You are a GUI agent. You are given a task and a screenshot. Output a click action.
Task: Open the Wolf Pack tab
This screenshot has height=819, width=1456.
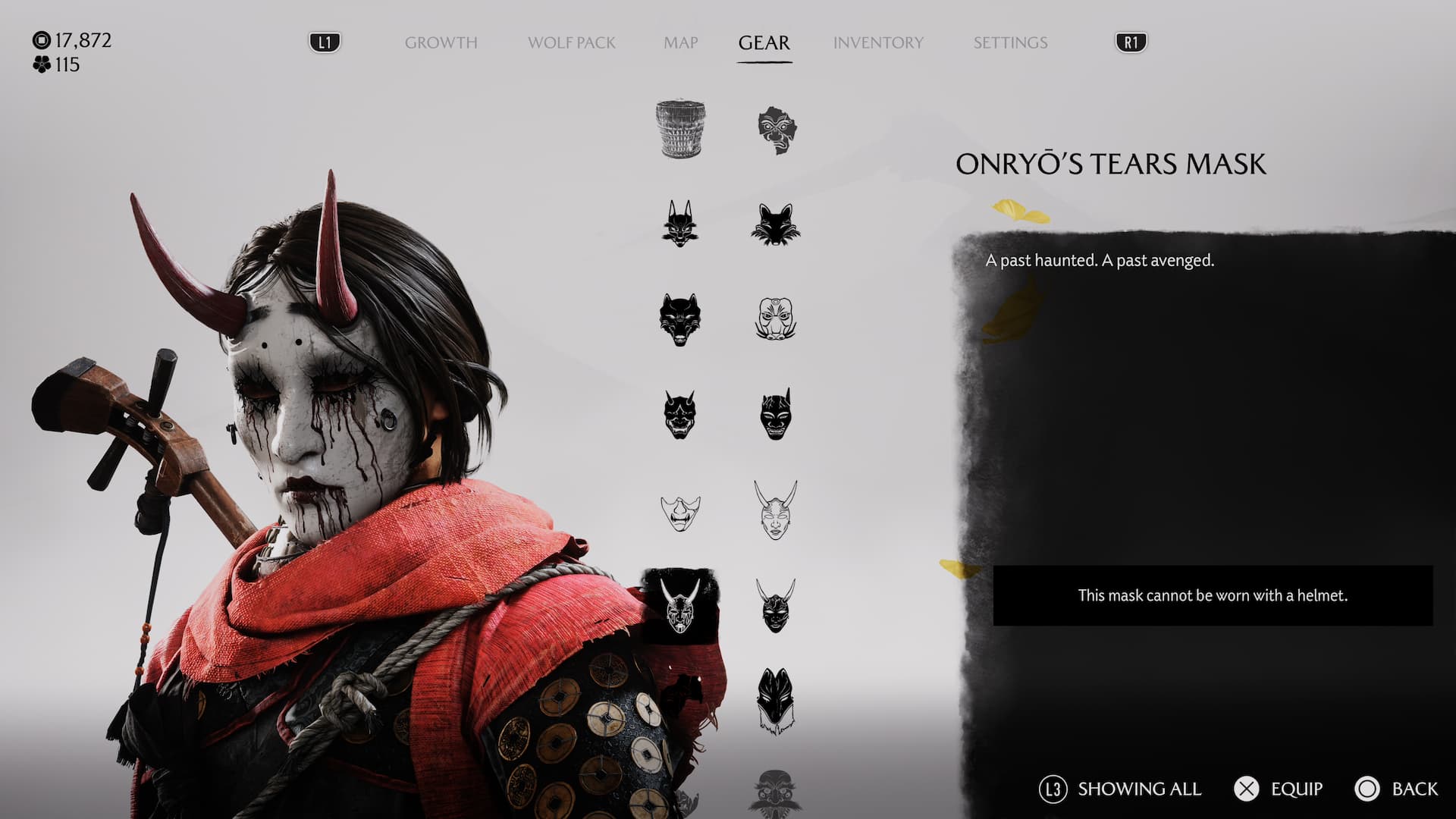pos(571,42)
